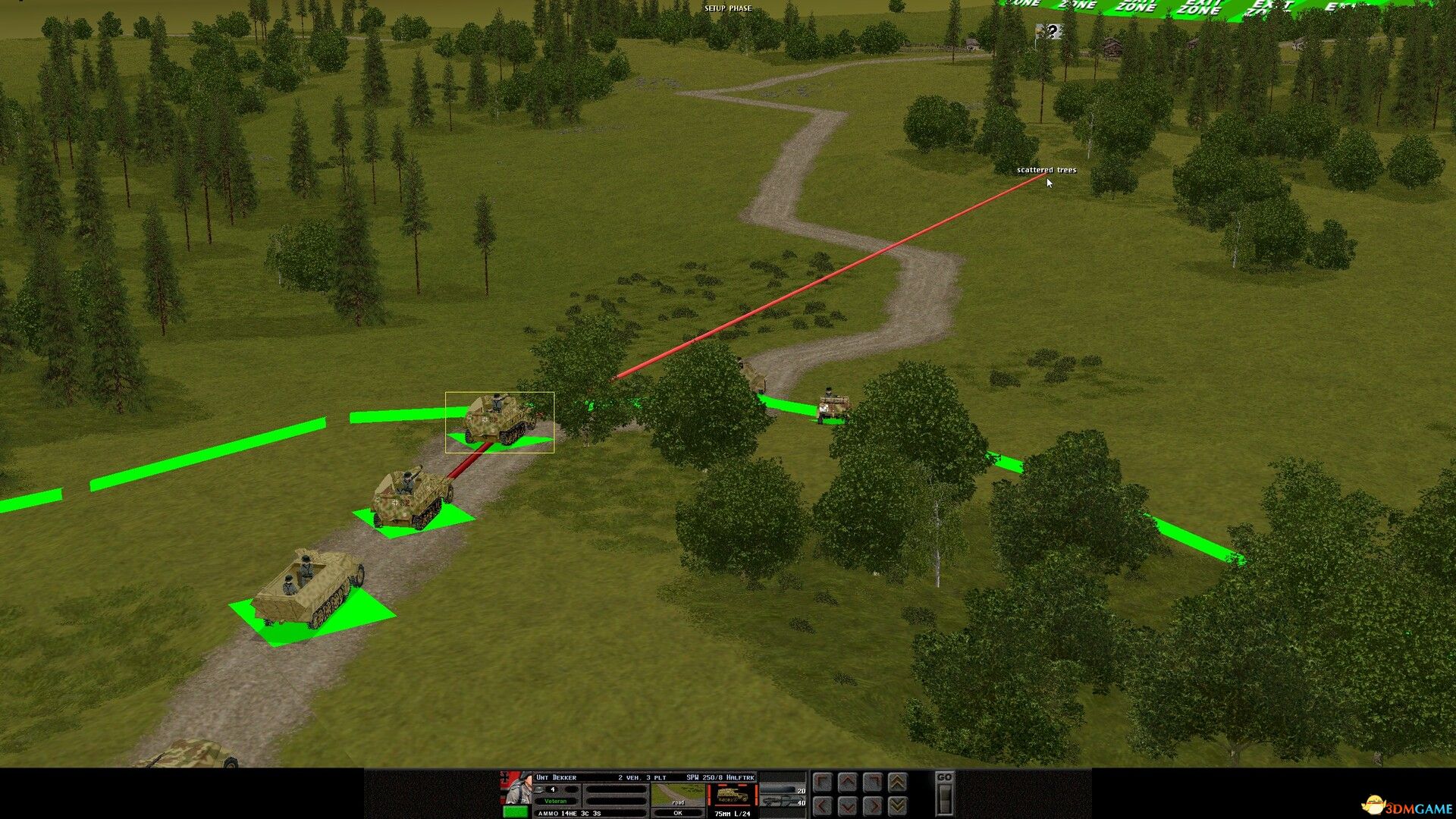Click the SETUP PHASE header label
This screenshot has width=1456, height=819.
tap(728, 8)
